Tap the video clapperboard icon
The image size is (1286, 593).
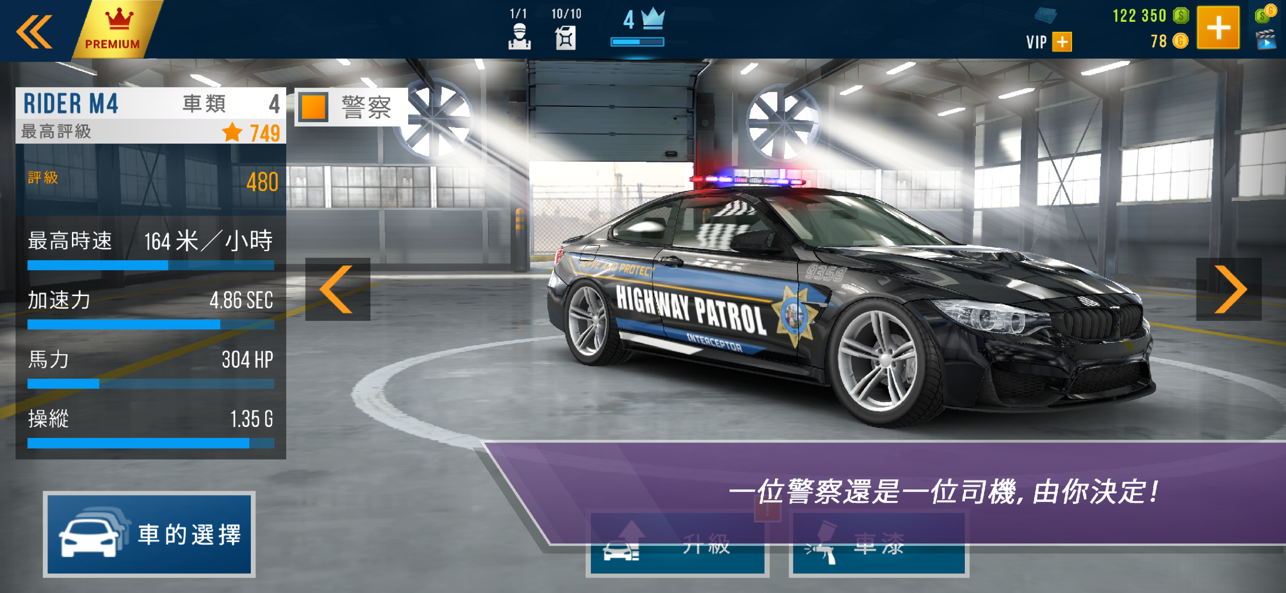point(1265,40)
